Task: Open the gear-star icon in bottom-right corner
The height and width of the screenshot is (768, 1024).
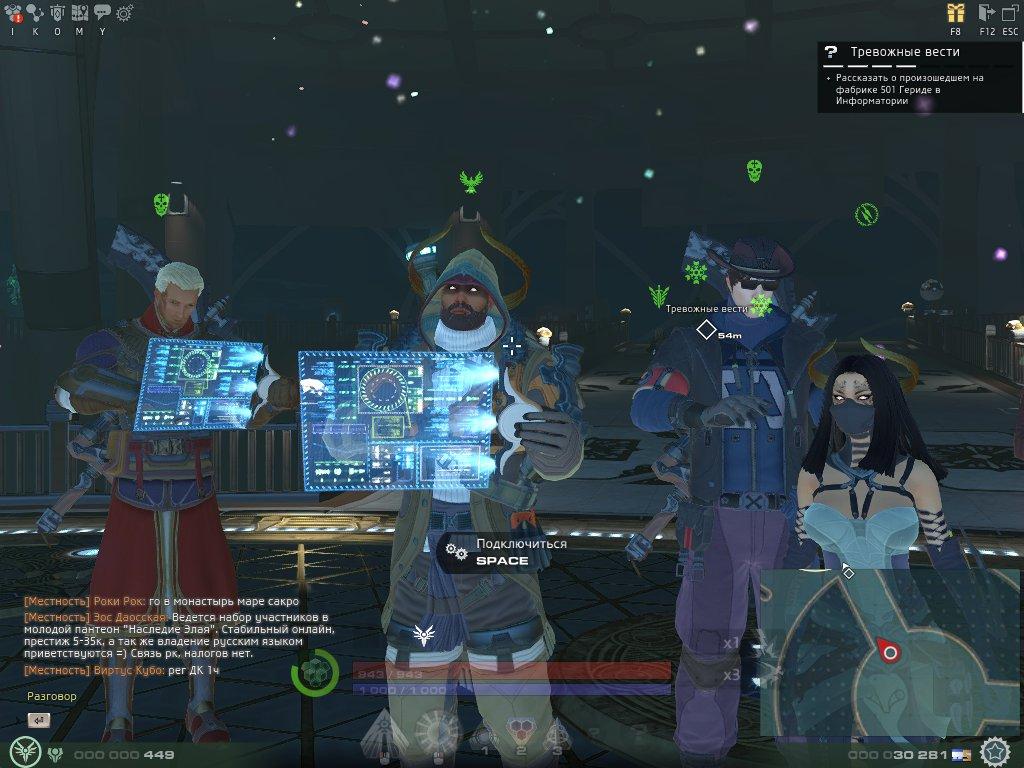Action: point(996,751)
